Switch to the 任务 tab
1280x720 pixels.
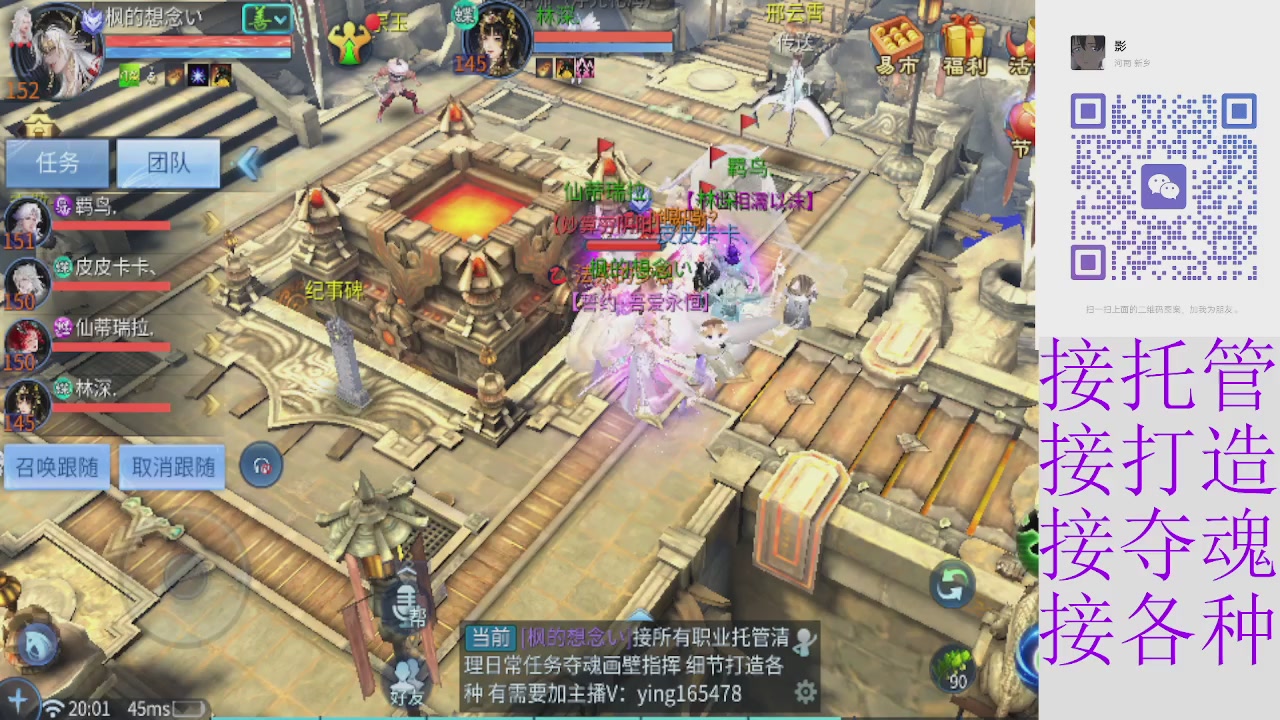click(57, 163)
